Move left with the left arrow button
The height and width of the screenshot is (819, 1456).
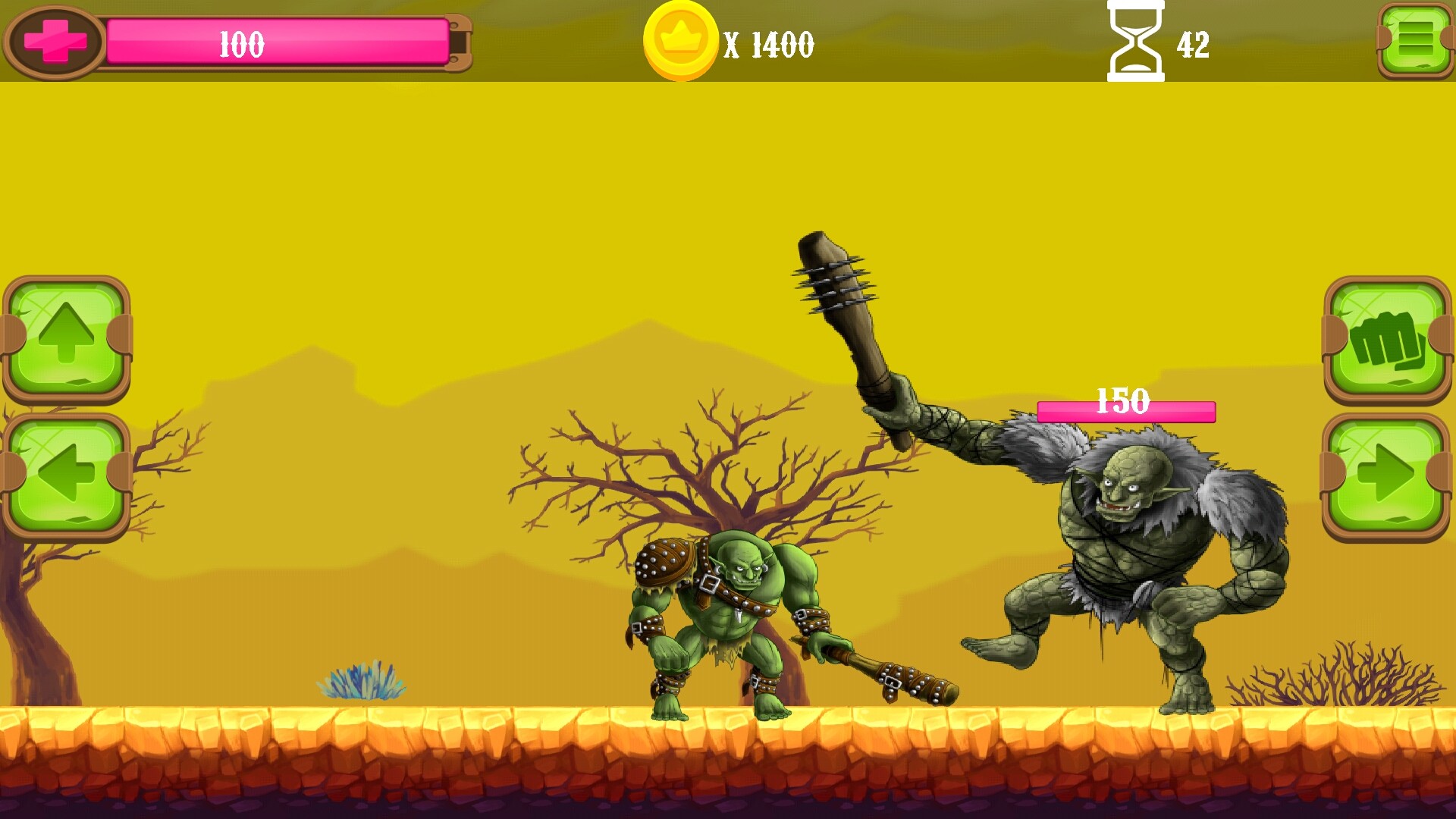[x=67, y=475]
